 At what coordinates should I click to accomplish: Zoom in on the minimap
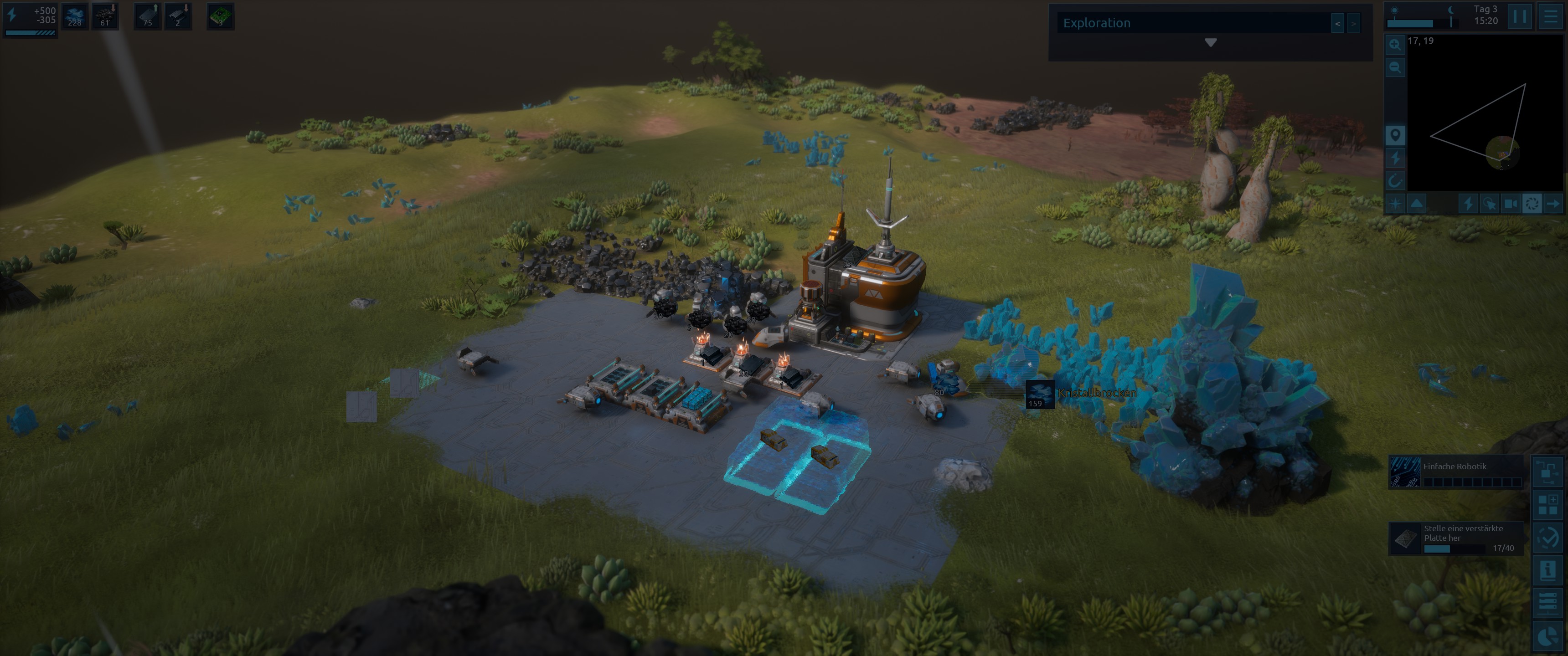[1394, 45]
